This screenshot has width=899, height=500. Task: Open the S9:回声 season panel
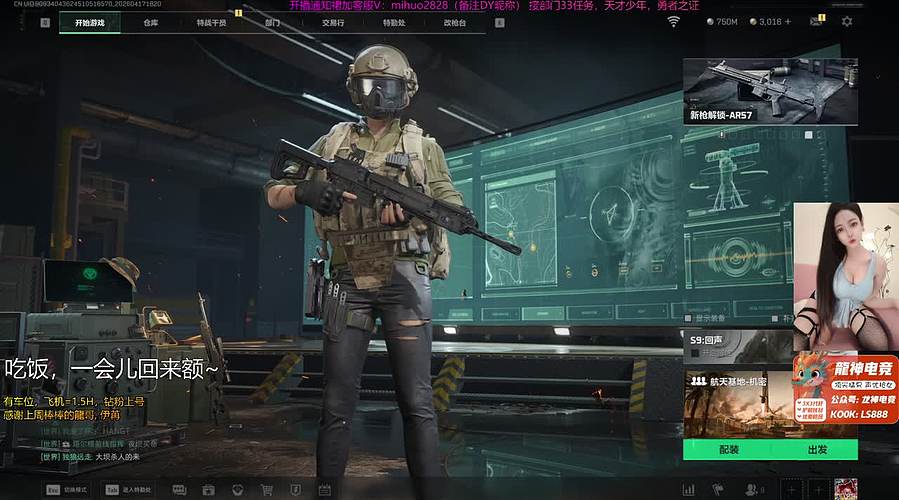pyautogui.click(x=736, y=346)
